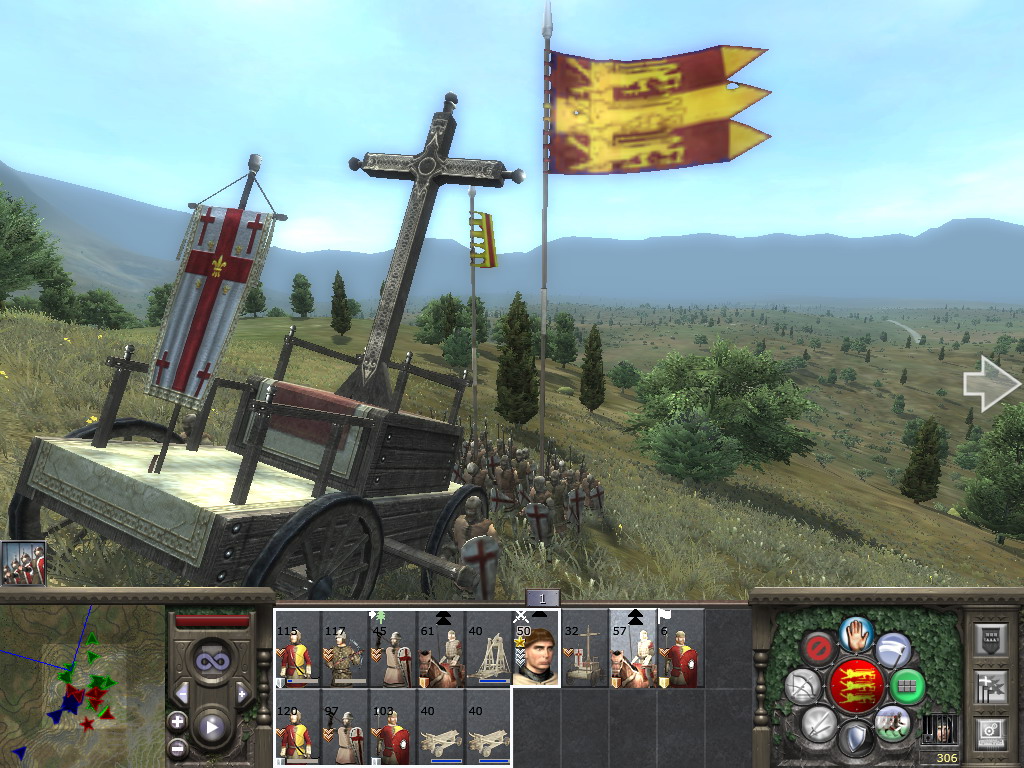This screenshot has height=768, width=1024.
Task: Toggle fire-at-will bow button
Action: [803, 686]
